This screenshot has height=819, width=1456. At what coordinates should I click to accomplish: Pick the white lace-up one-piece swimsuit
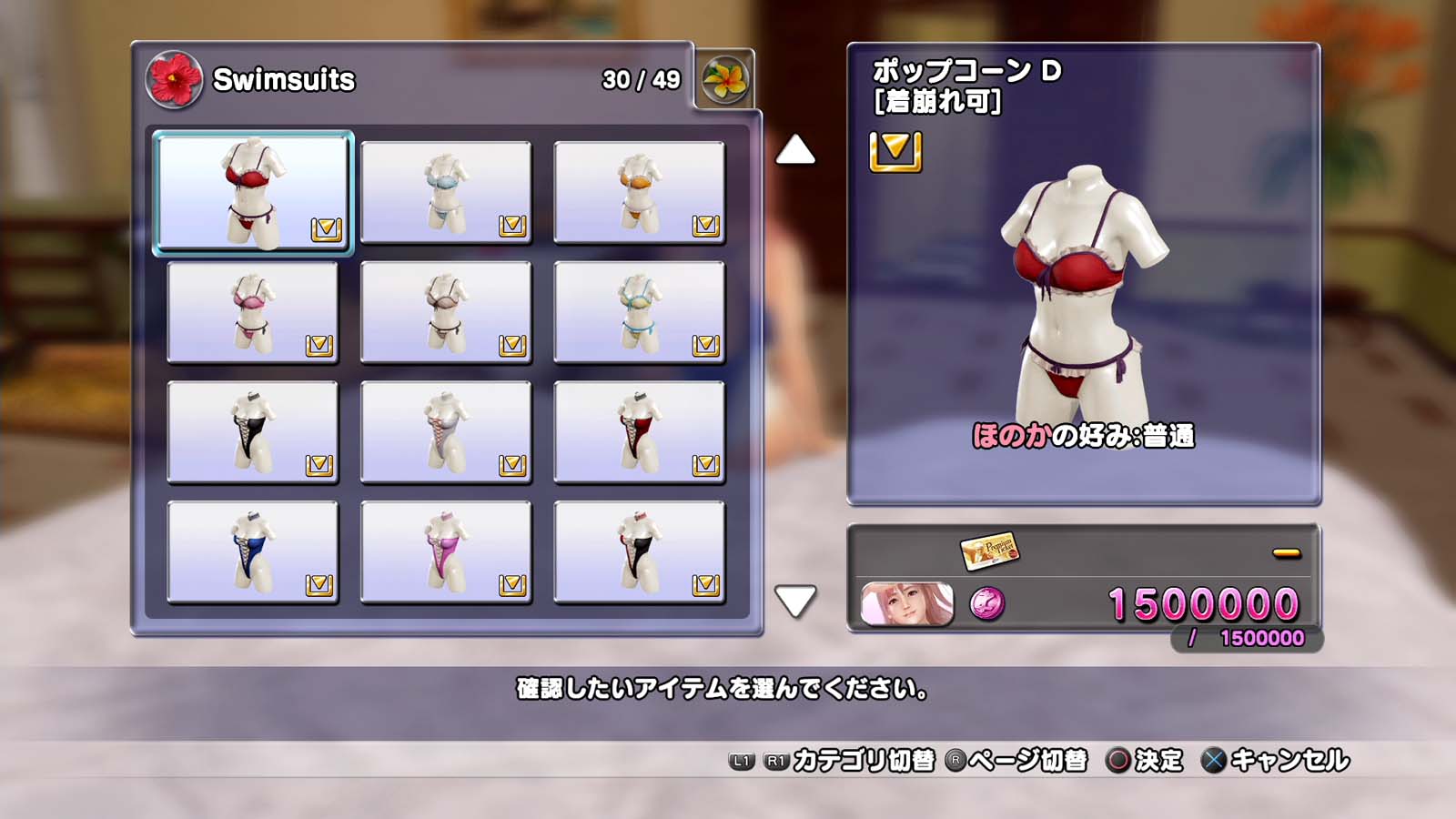[x=446, y=432]
